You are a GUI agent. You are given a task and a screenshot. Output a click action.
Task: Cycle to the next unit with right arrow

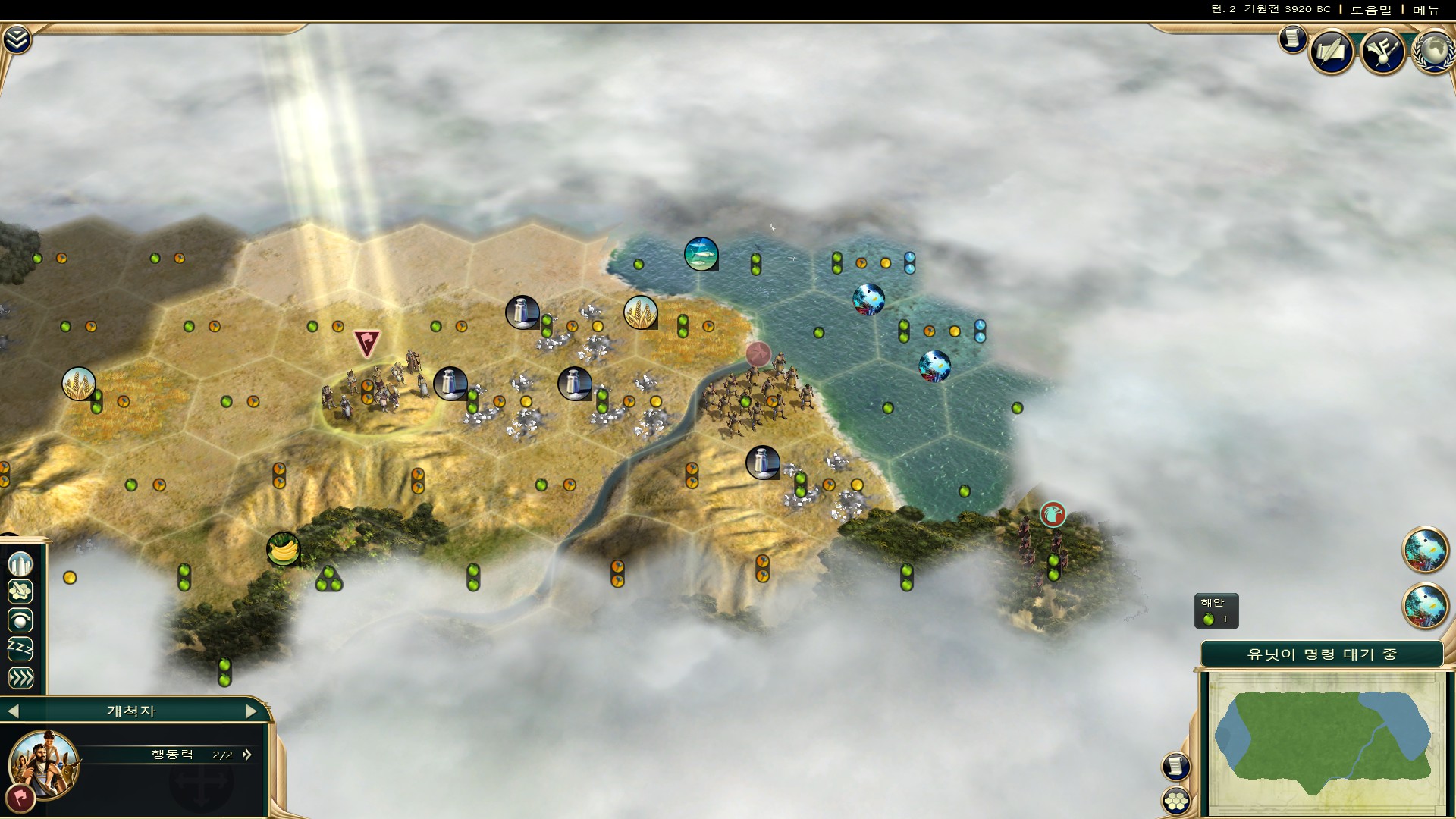[251, 711]
